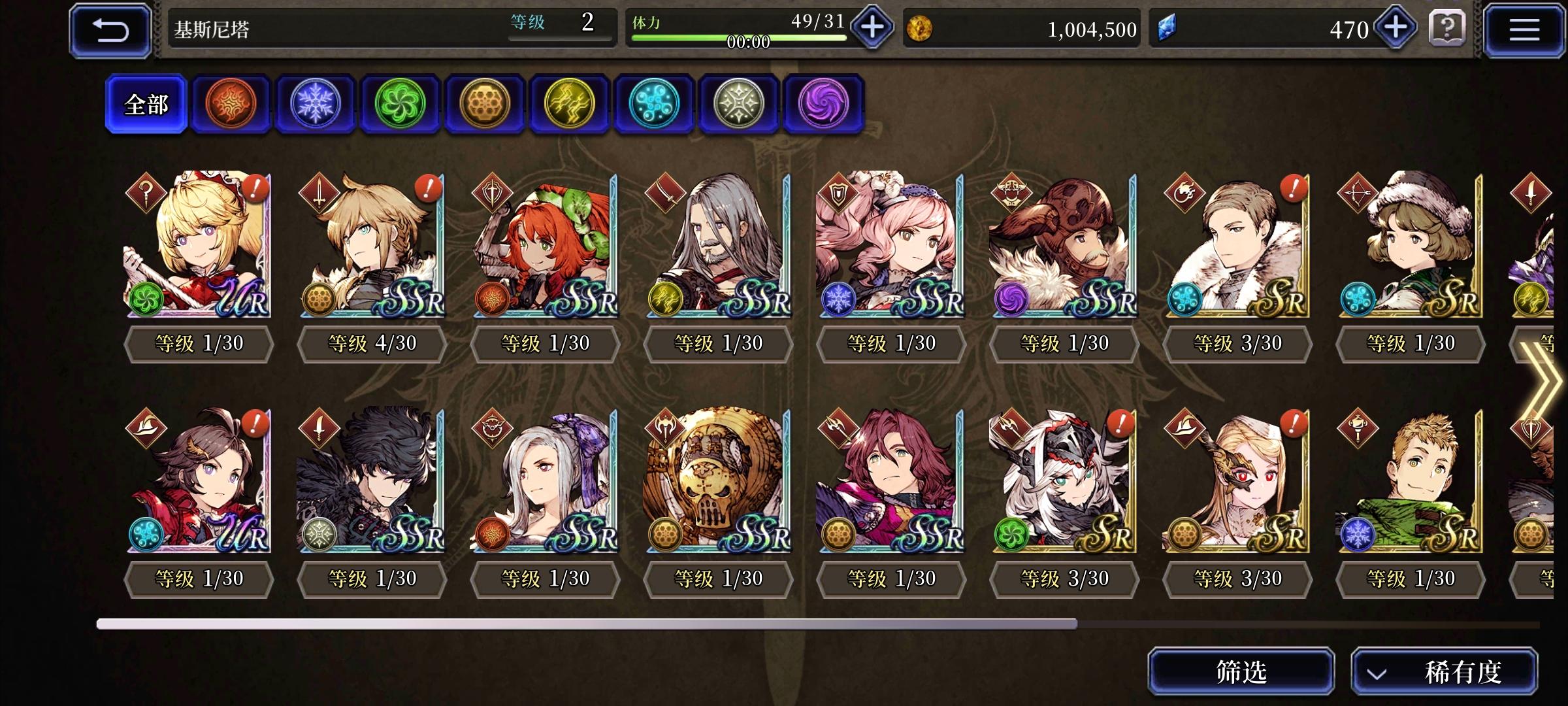1568x706 pixels.
Task: Tap the plus to refill stamina
Action: click(872, 27)
